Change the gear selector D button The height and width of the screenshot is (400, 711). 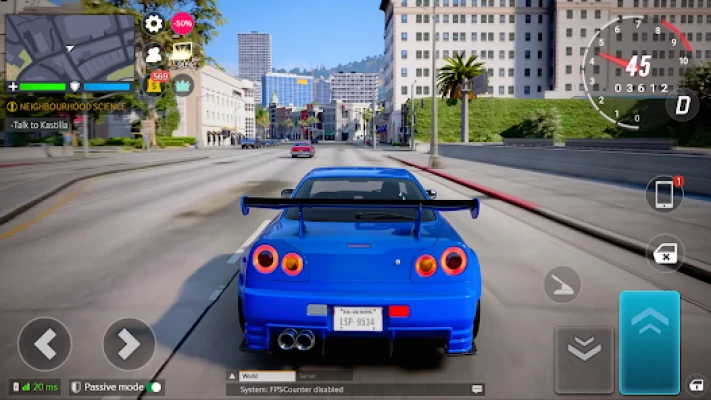tap(683, 104)
